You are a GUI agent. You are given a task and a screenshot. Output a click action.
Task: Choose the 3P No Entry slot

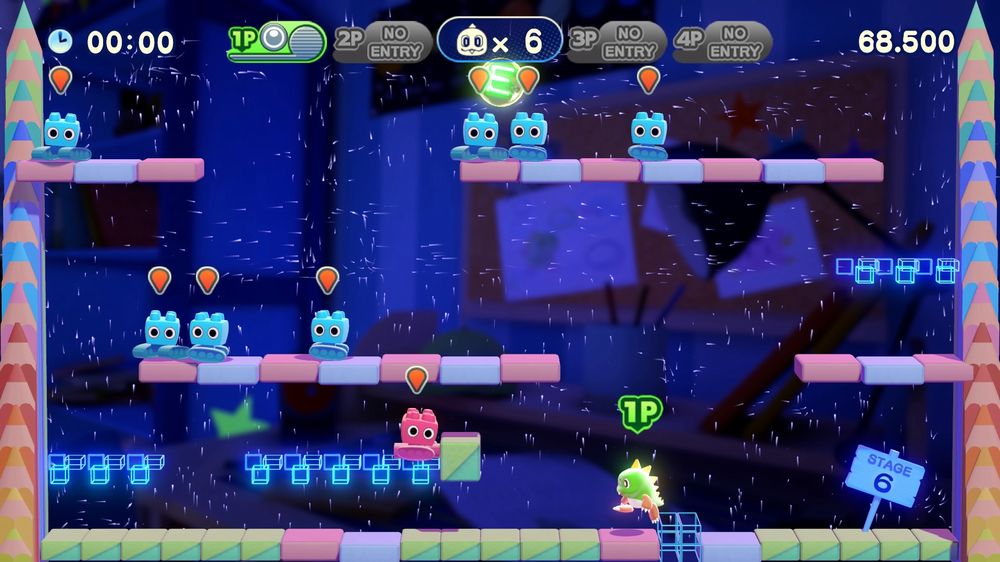pyautogui.click(x=616, y=42)
